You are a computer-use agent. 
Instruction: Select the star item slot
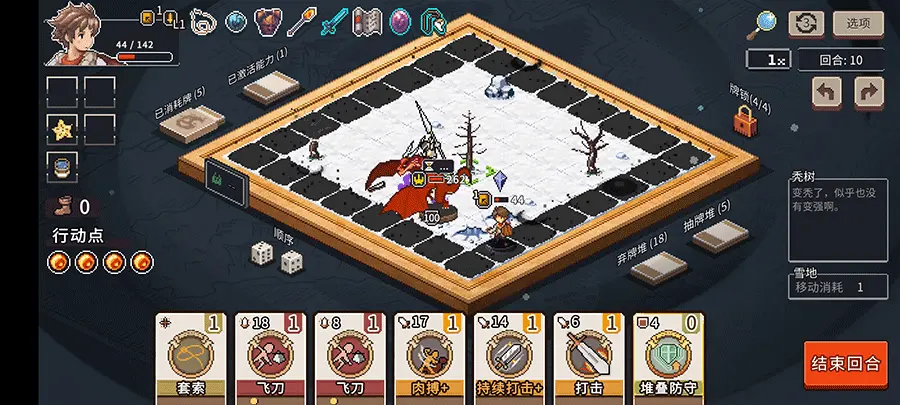(62, 129)
